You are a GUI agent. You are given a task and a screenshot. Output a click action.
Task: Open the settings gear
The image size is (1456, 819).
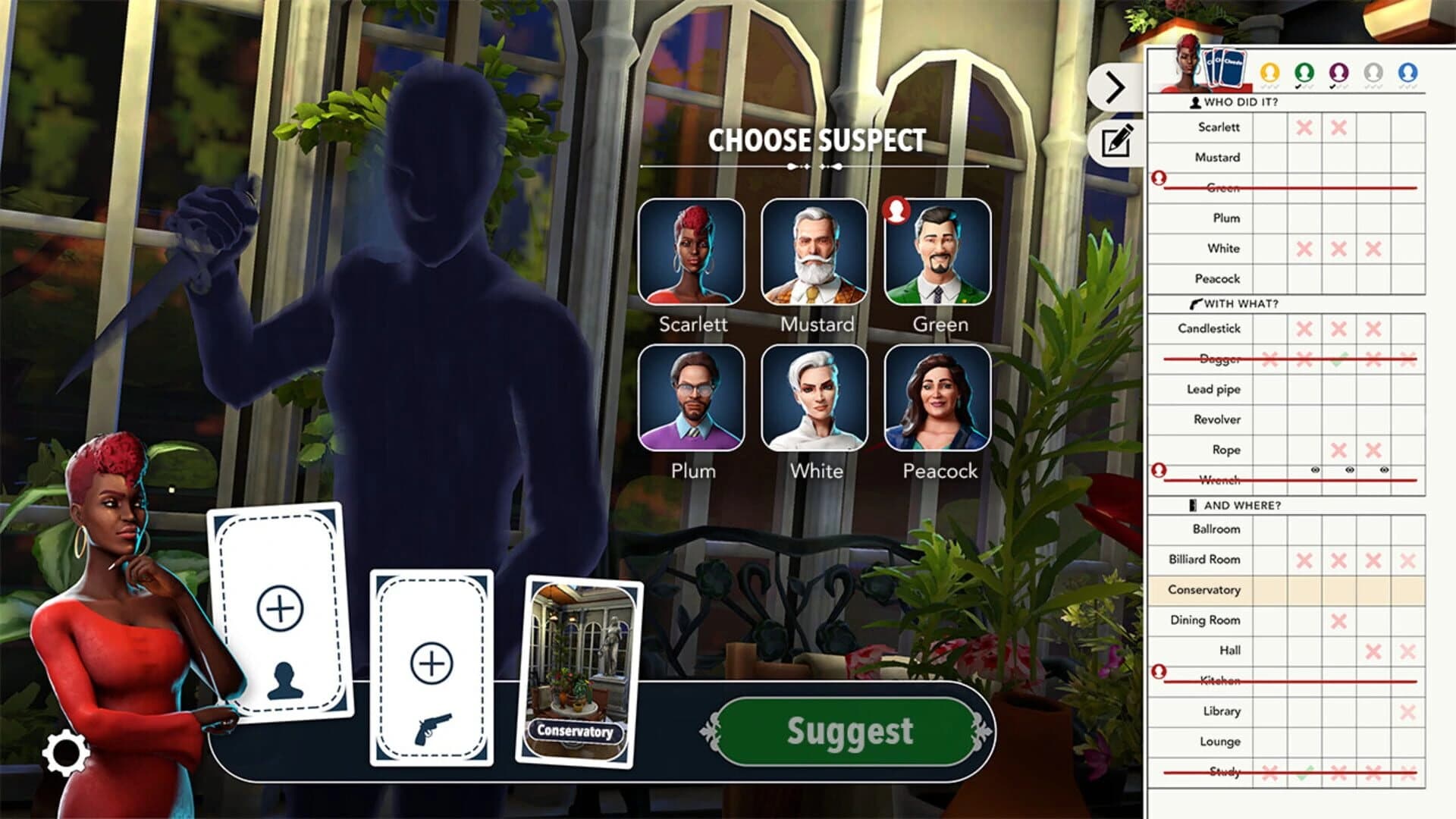pos(65,752)
